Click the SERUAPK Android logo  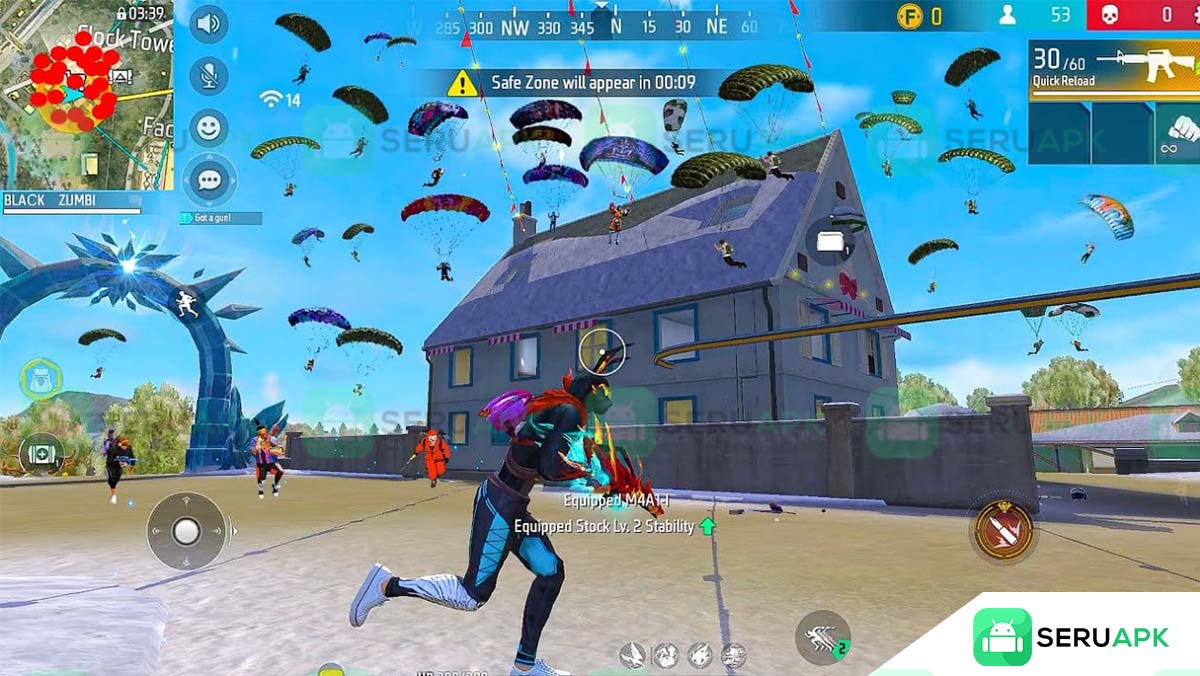(x=1002, y=637)
